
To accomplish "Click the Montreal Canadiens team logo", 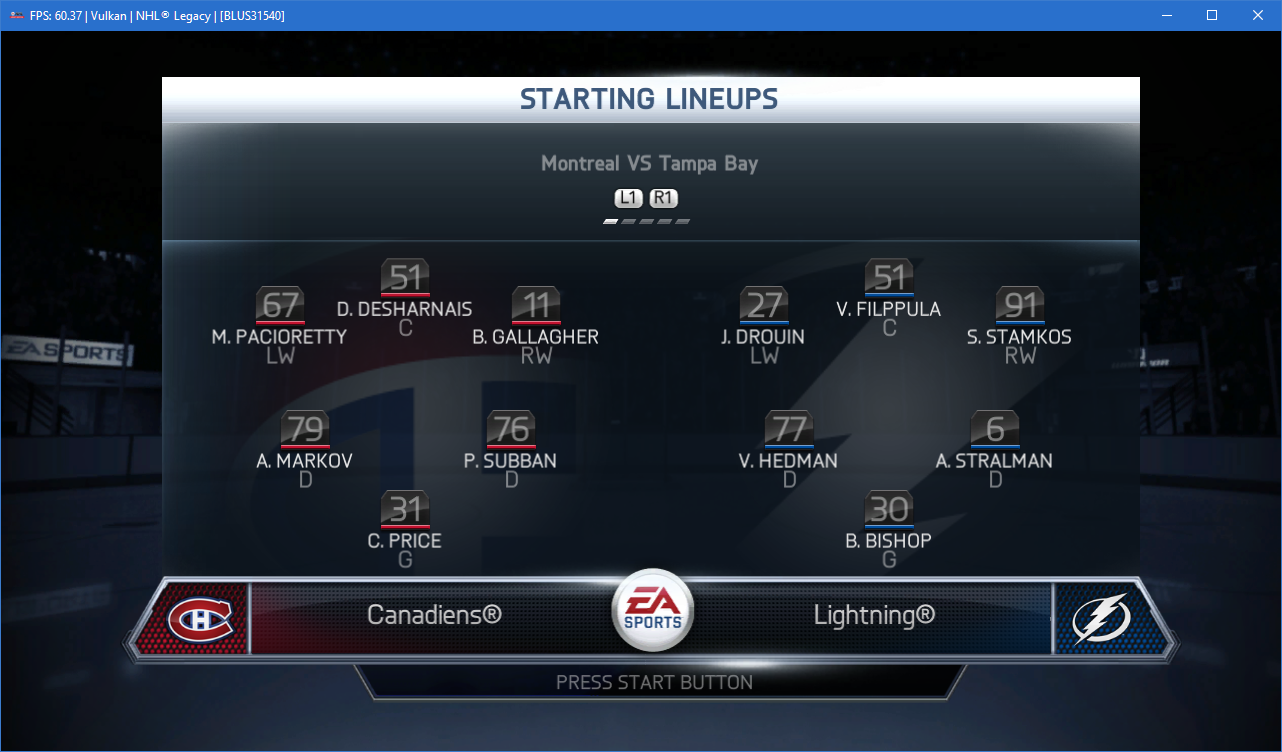I will tap(200, 619).
